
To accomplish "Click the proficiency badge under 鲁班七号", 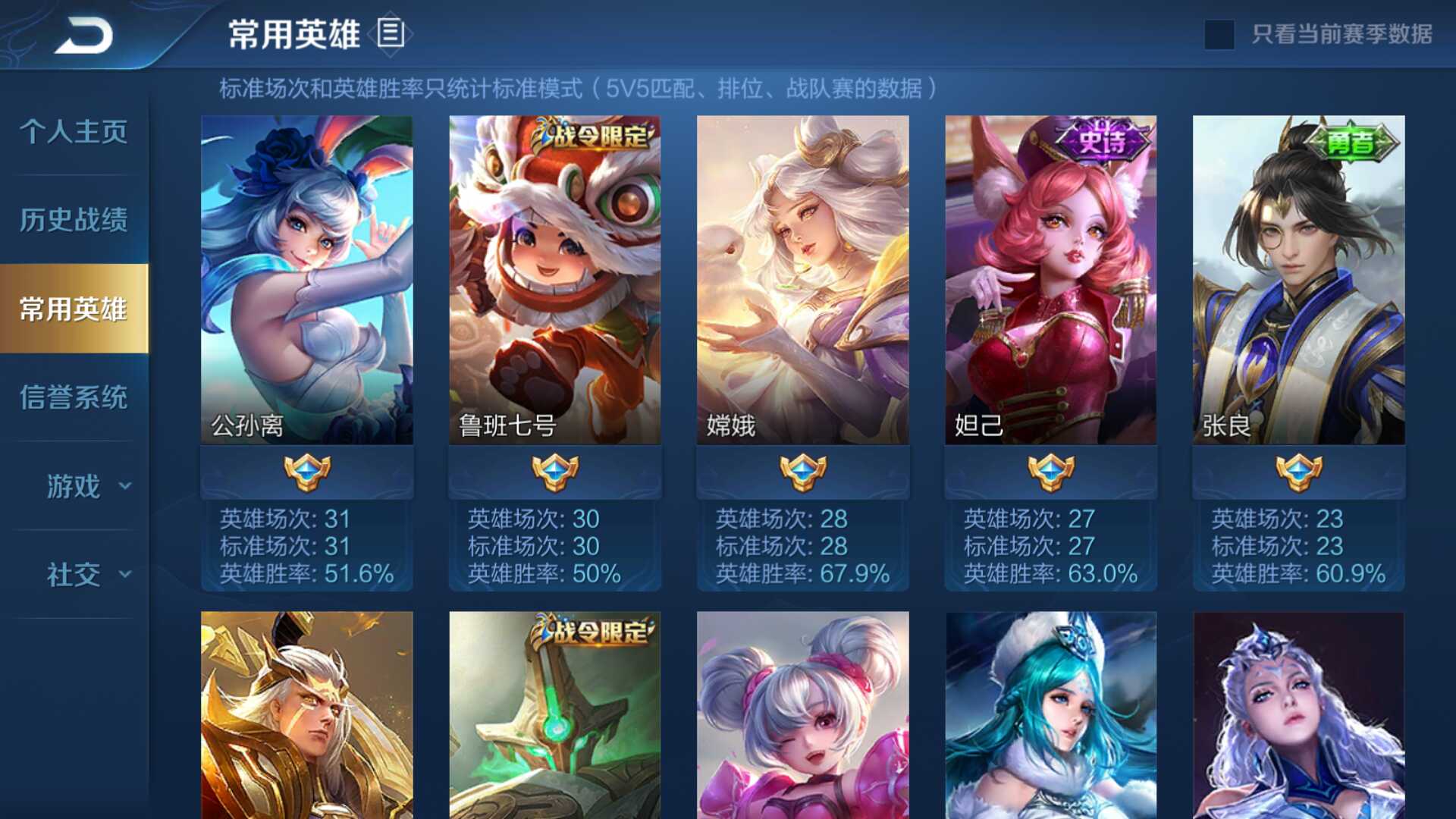I will 556,470.
